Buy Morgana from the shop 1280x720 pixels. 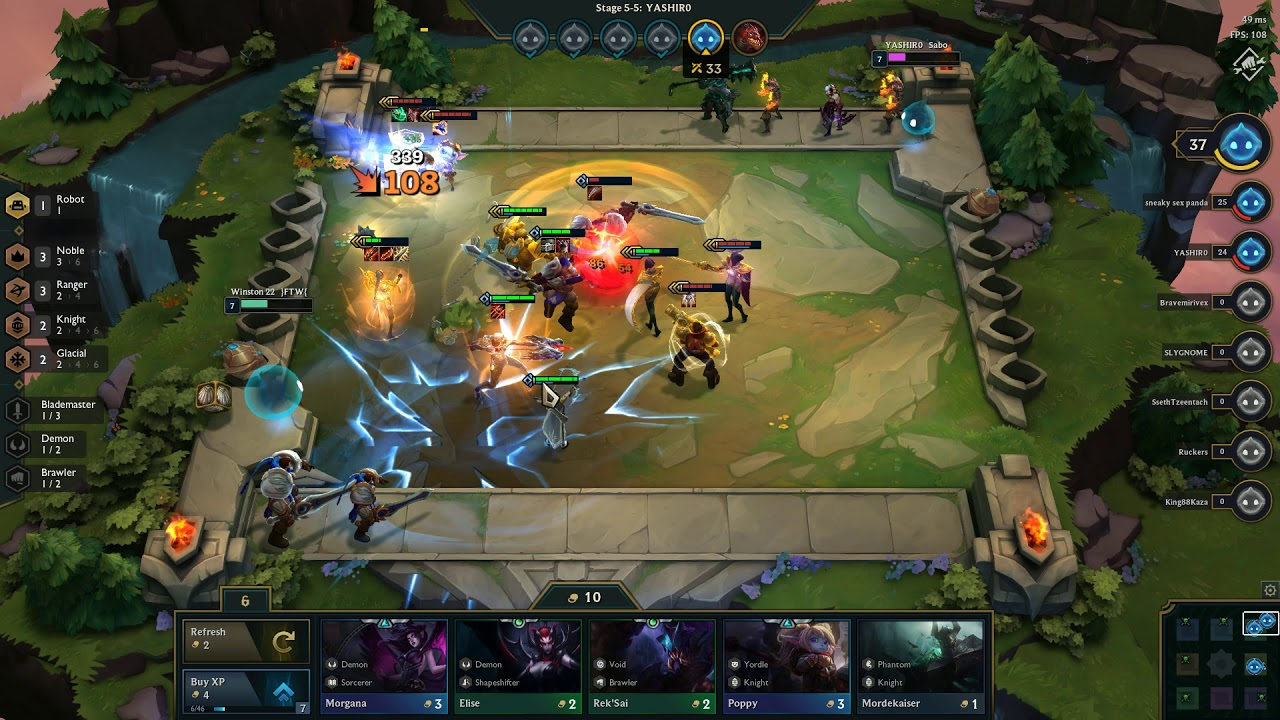(x=384, y=665)
